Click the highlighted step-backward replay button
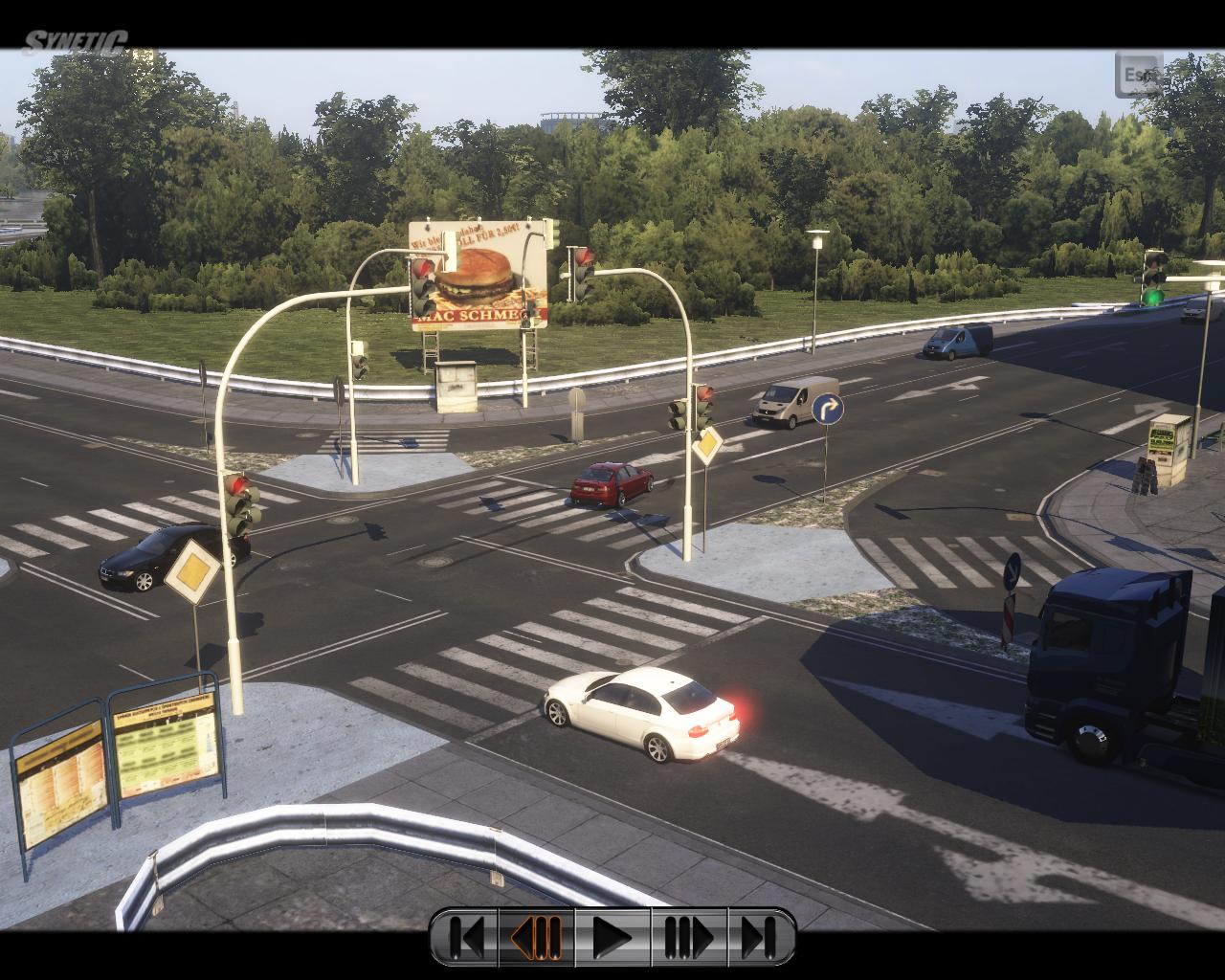This screenshot has height=980, width=1225. pos(537,938)
